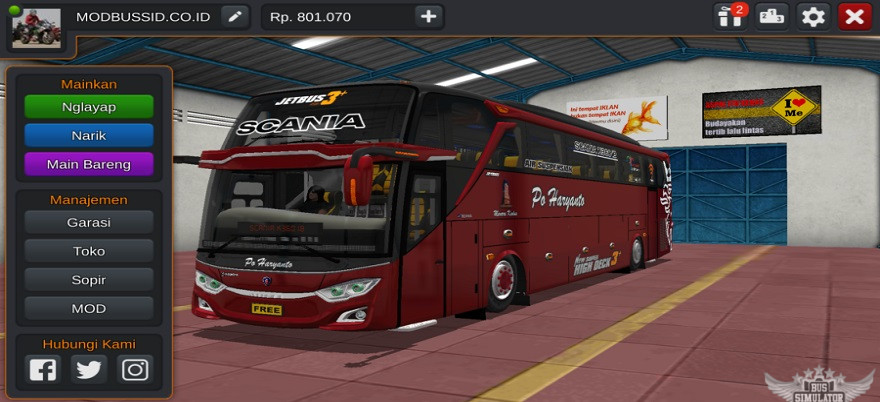Go to the Toko shop
The width and height of the screenshot is (880, 402).
[x=89, y=251]
